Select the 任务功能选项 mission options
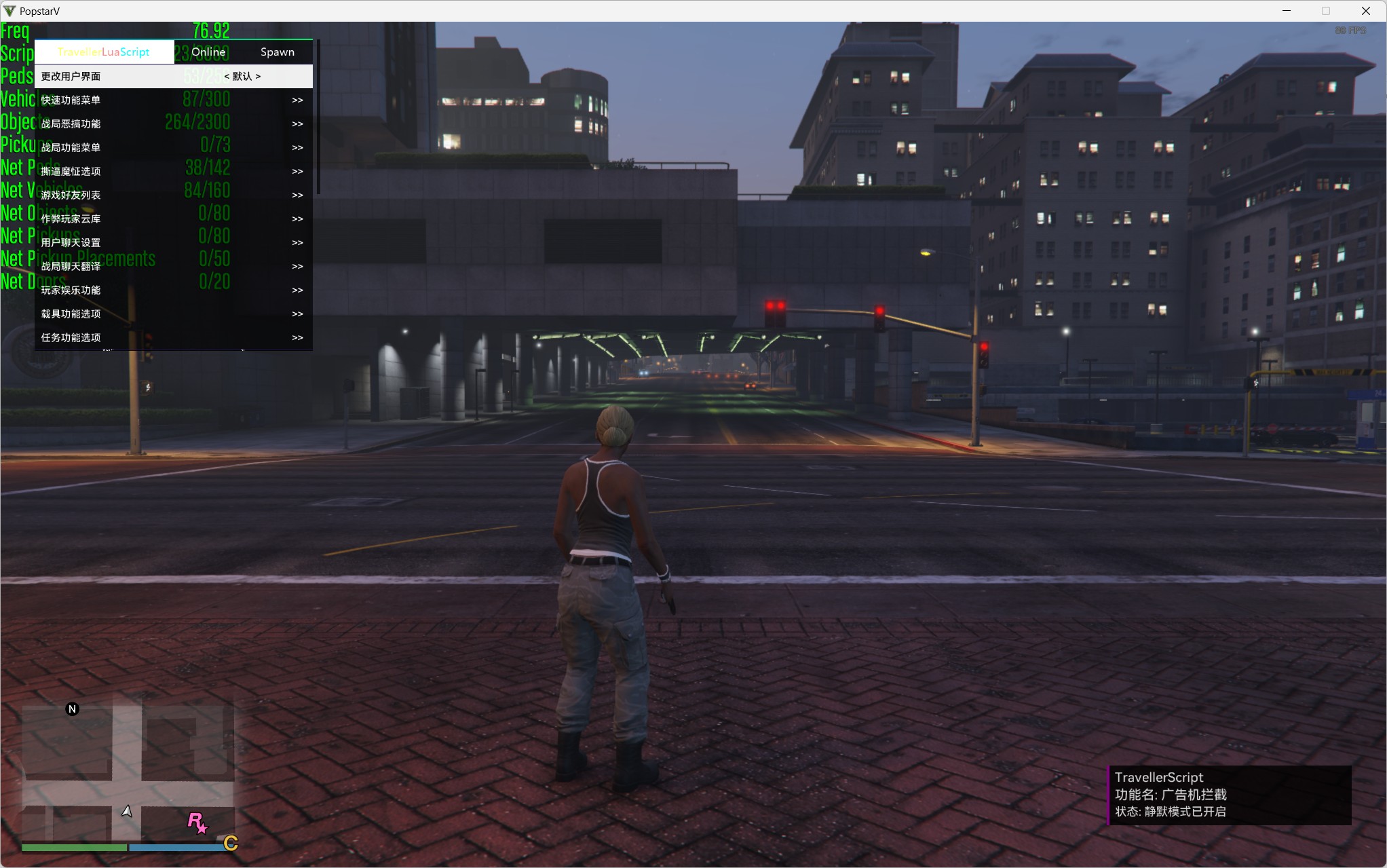1387x868 pixels. [173, 338]
